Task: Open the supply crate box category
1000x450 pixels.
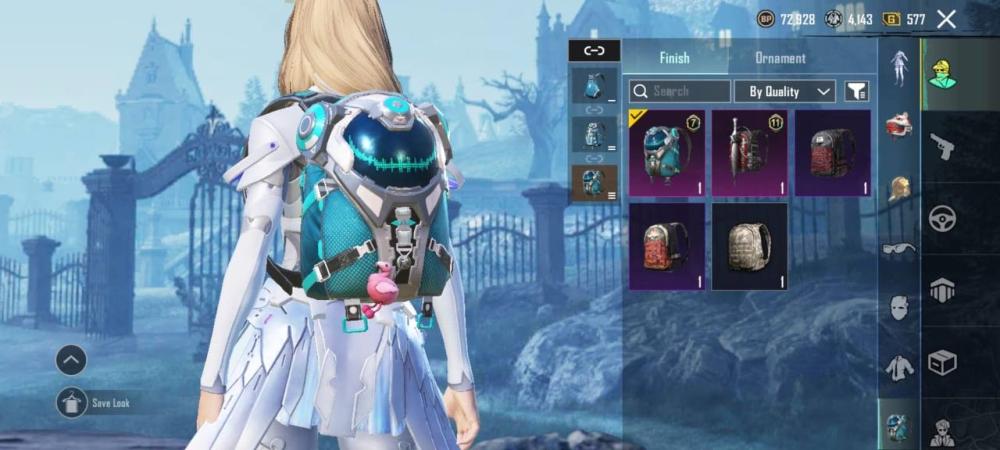Action: [942, 361]
